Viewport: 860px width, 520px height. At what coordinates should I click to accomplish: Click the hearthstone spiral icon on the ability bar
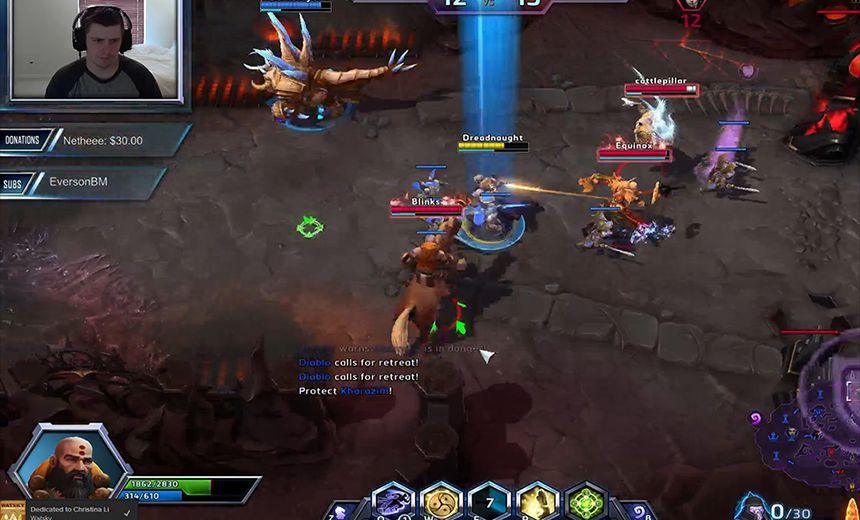click(x=638, y=511)
